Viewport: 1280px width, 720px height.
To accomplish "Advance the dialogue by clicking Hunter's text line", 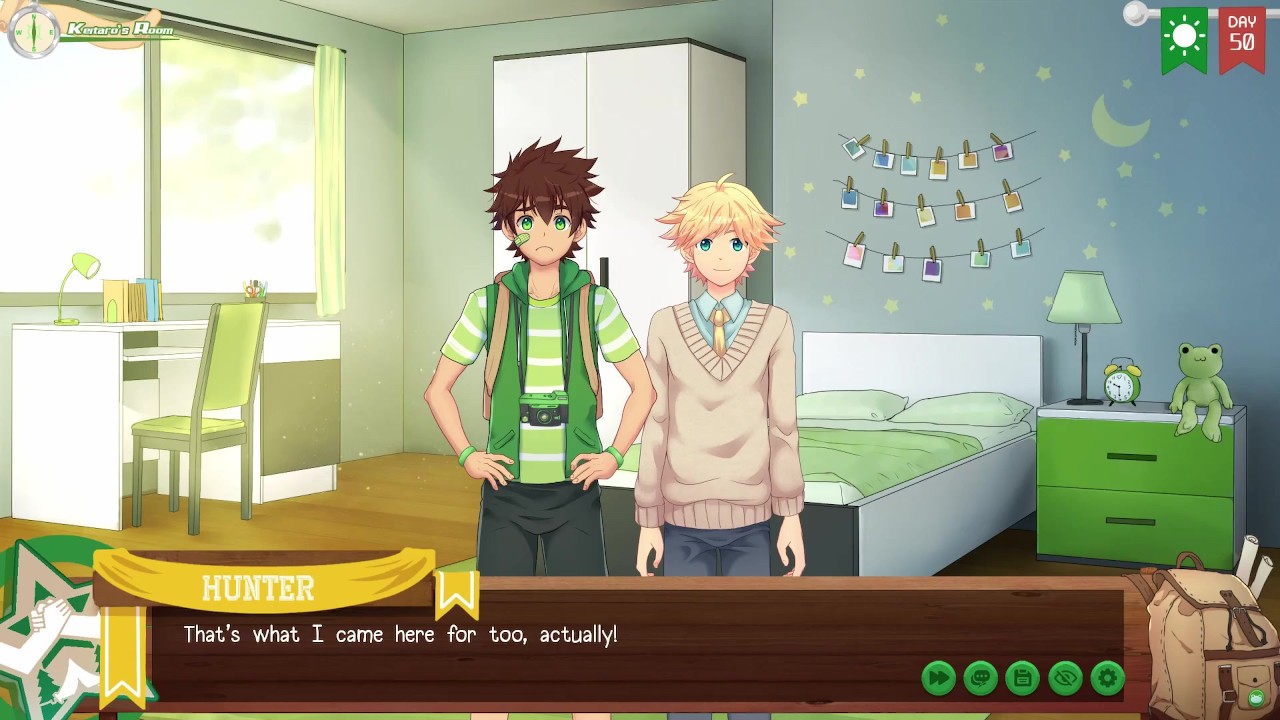I will pos(400,635).
